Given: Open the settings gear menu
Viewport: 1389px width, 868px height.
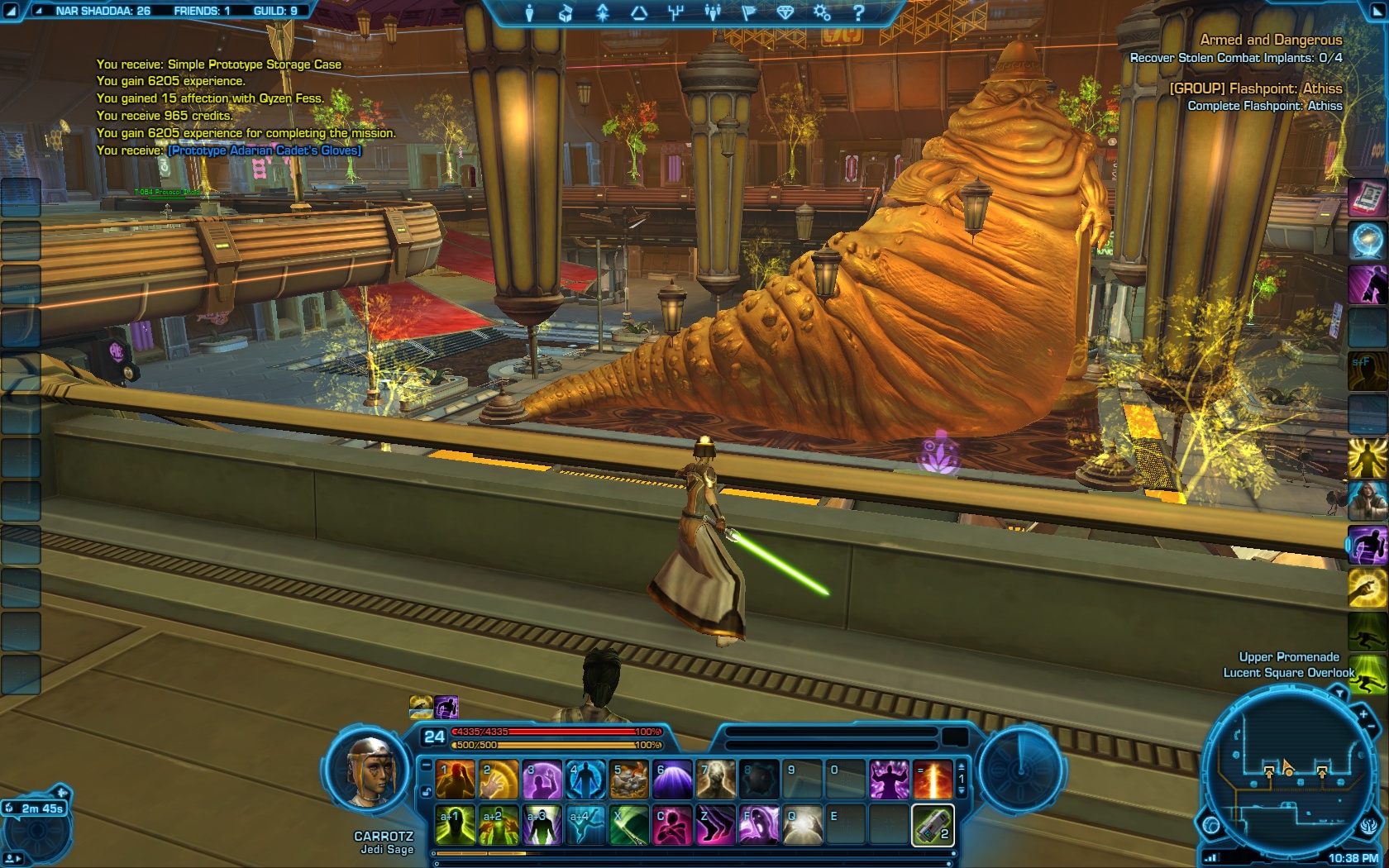Looking at the screenshot, I should coord(821,12).
